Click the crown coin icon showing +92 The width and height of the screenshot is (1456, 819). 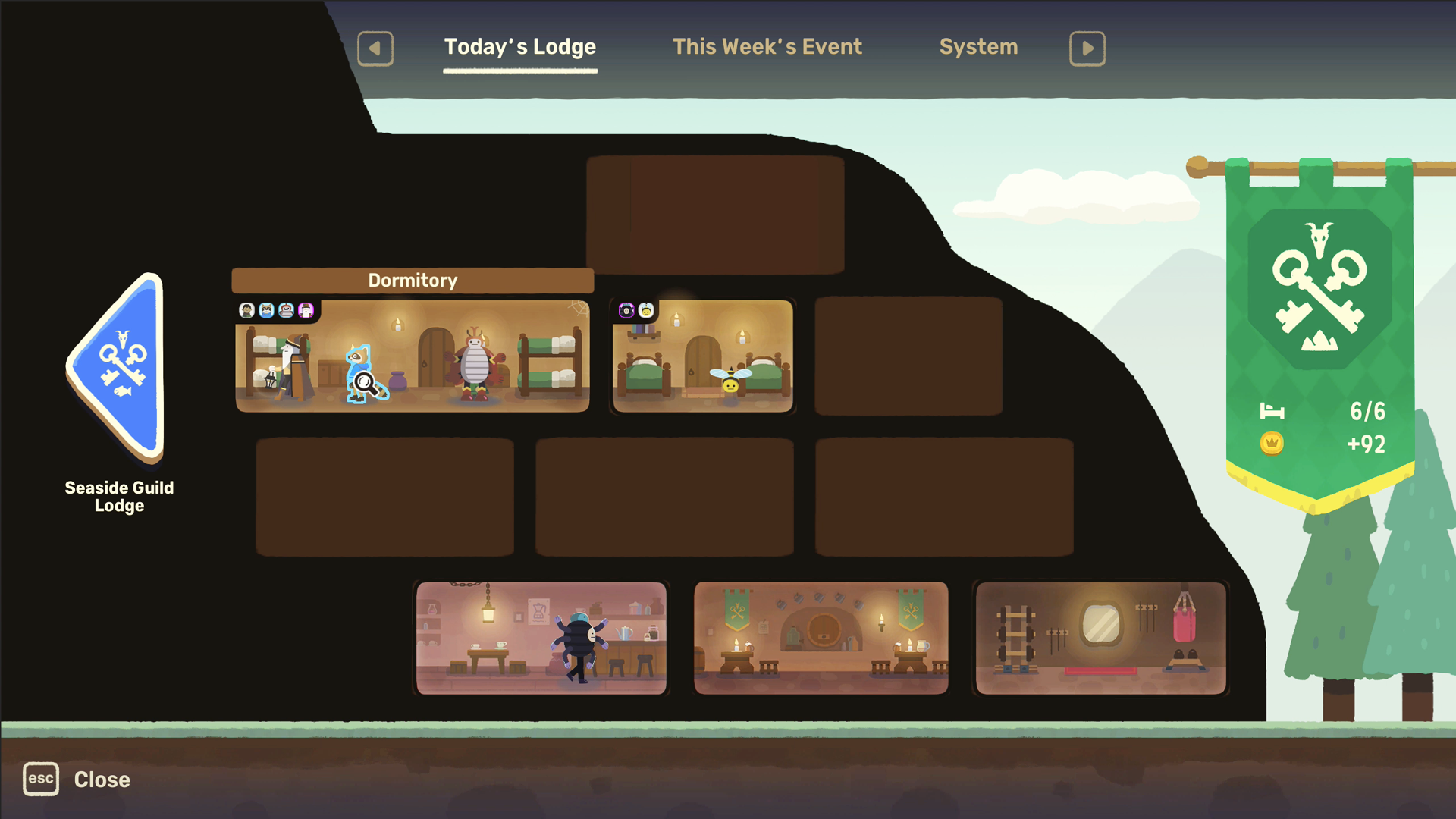coord(1271,444)
